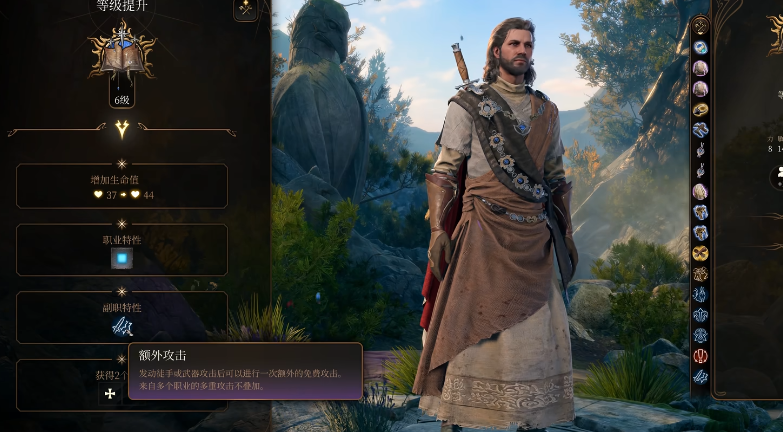Click the white cross icon in the bottom panel
This screenshot has width=783, height=432.
point(110,394)
